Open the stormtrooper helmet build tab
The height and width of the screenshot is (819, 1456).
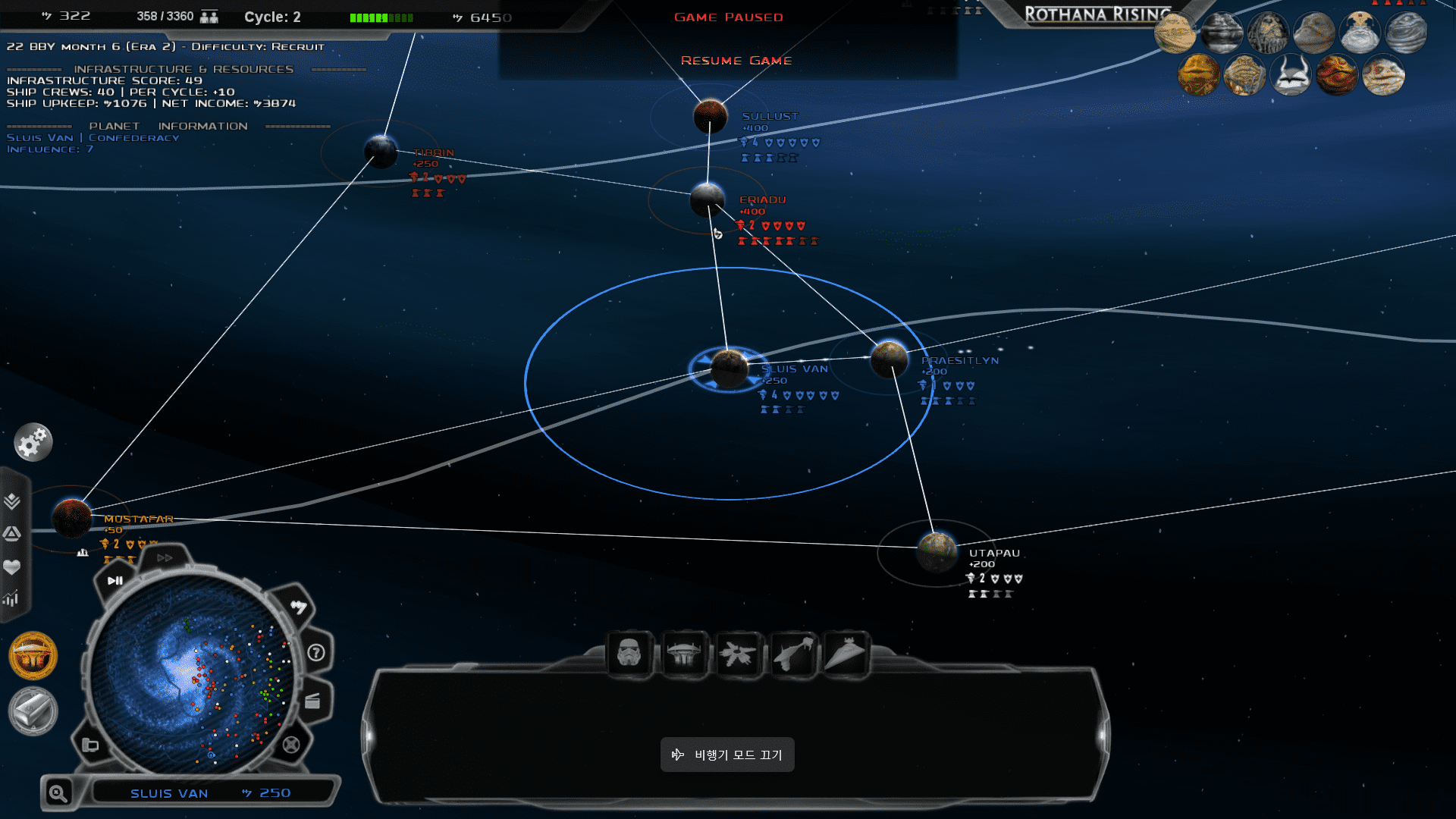pyautogui.click(x=629, y=654)
